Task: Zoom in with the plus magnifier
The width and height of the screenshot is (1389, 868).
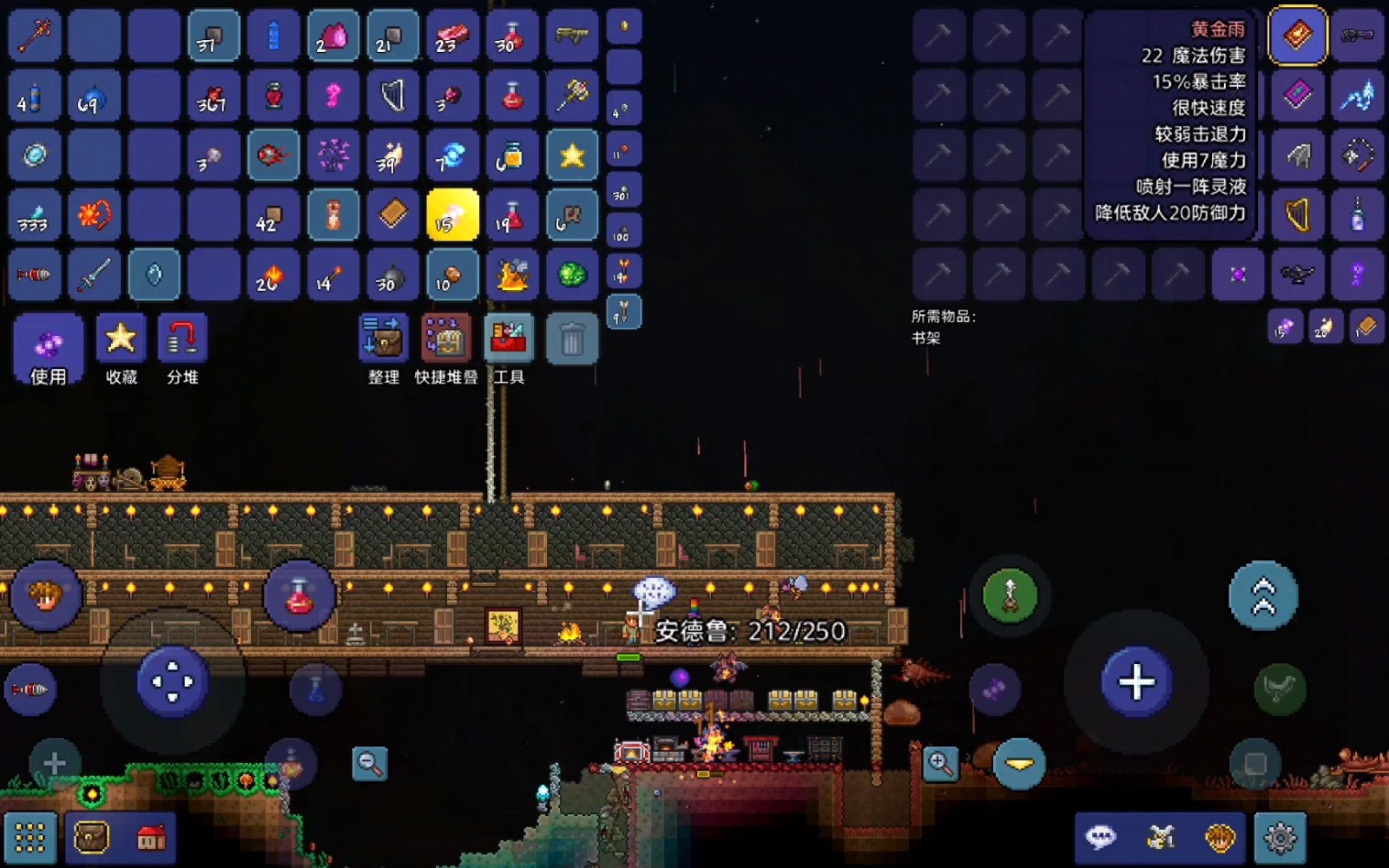Action: (940, 764)
